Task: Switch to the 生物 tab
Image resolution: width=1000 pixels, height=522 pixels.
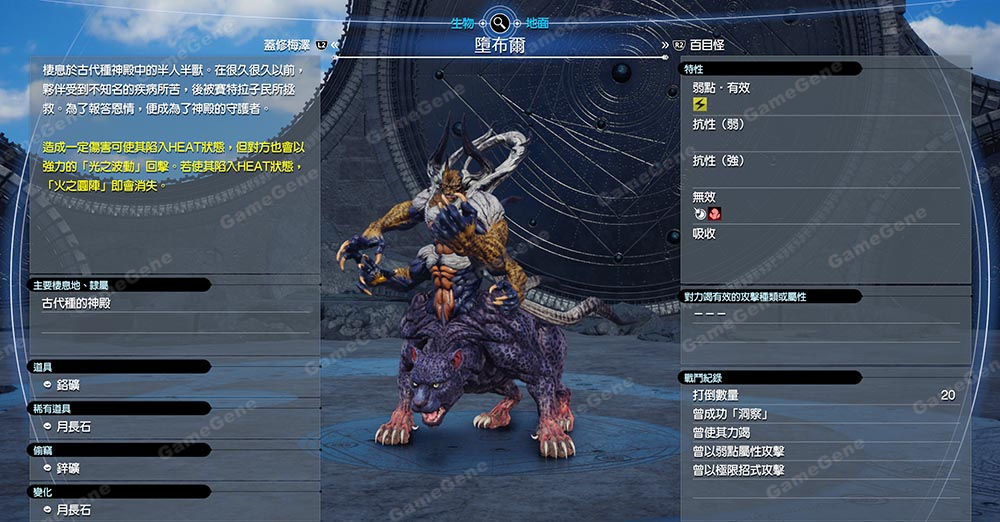Action: (x=462, y=22)
